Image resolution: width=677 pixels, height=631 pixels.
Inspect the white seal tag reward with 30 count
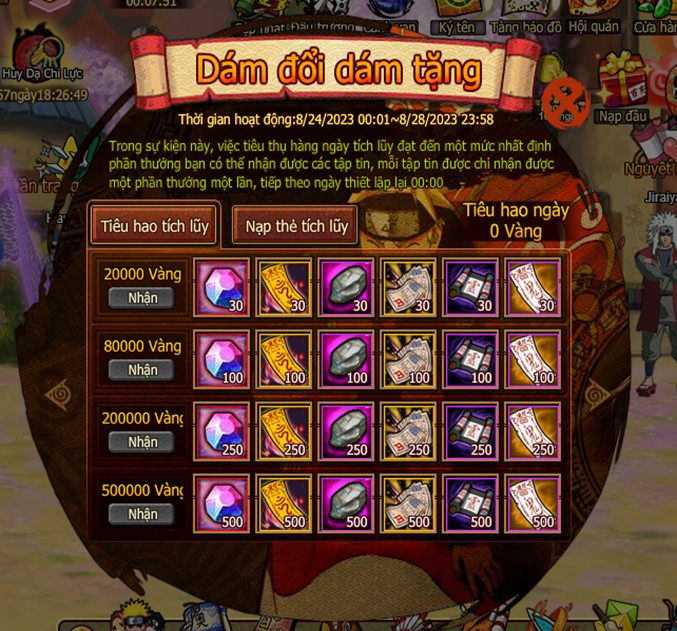(x=532, y=286)
